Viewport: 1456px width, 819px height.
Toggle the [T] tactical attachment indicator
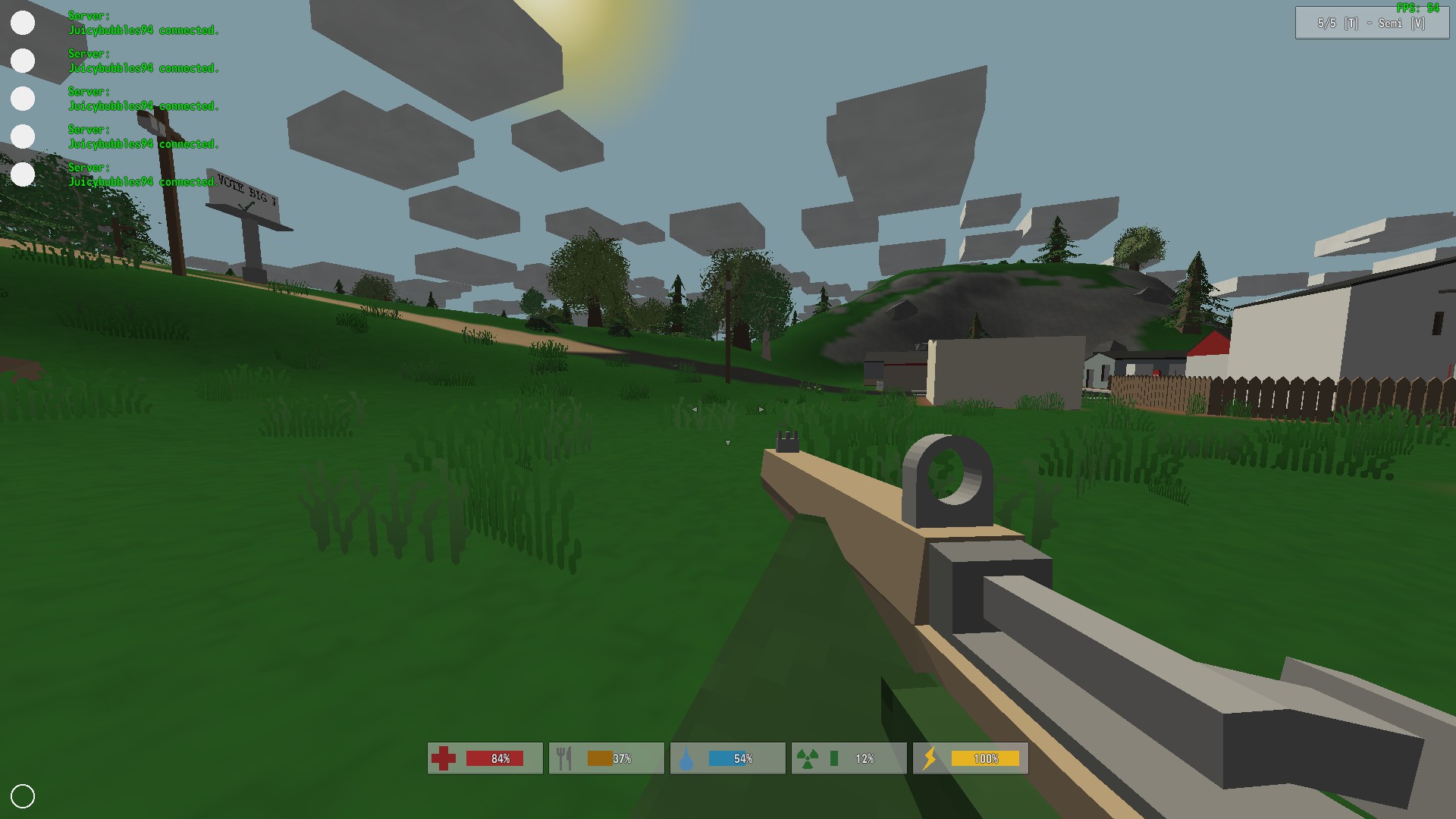(1351, 24)
